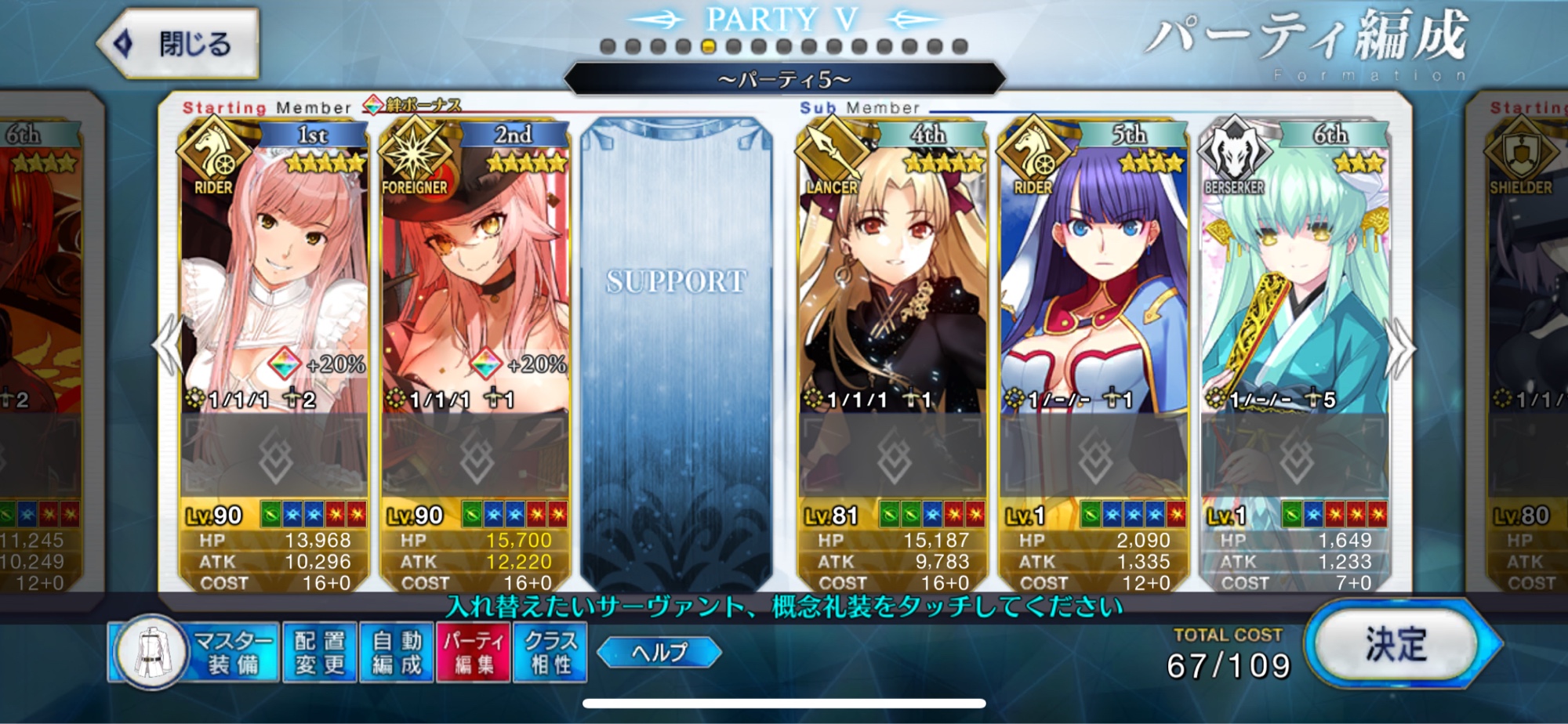The height and width of the screenshot is (724, 1568).
Task: Go to the previous party with left arrow
Action: tap(168, 345)
